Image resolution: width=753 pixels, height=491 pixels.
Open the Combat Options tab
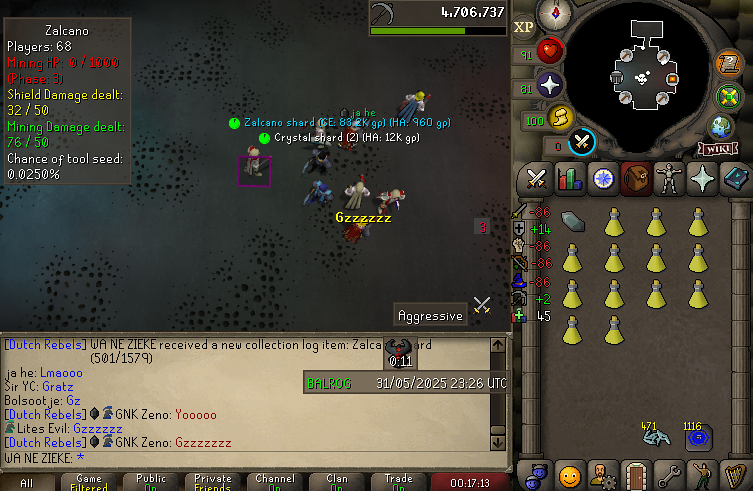click(x=535, y=180)
